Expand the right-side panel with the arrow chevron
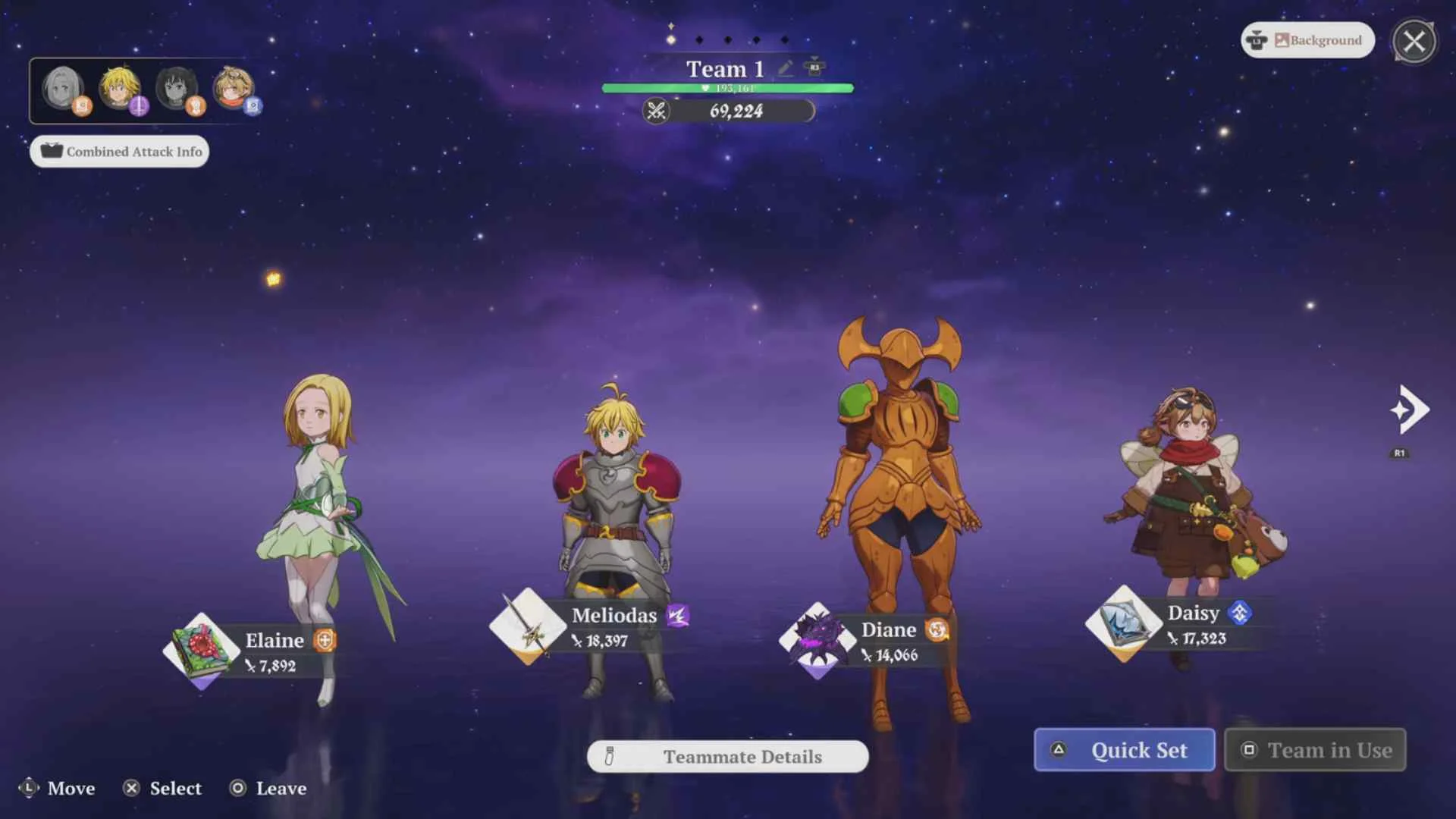1456x819 pixels. pyautogui.click(x=1409, y=409)
